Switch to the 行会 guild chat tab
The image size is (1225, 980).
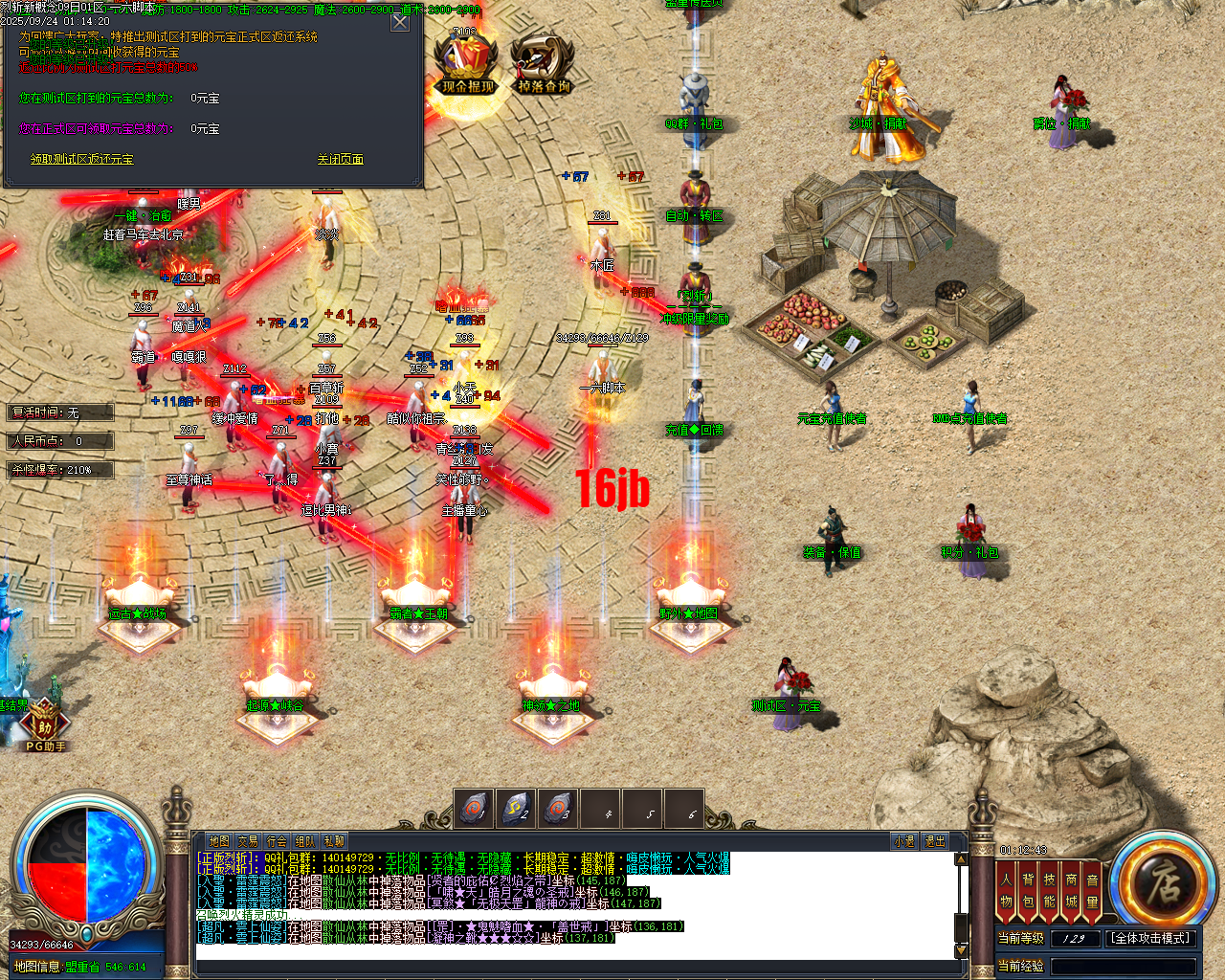click(x=276, y=839)
